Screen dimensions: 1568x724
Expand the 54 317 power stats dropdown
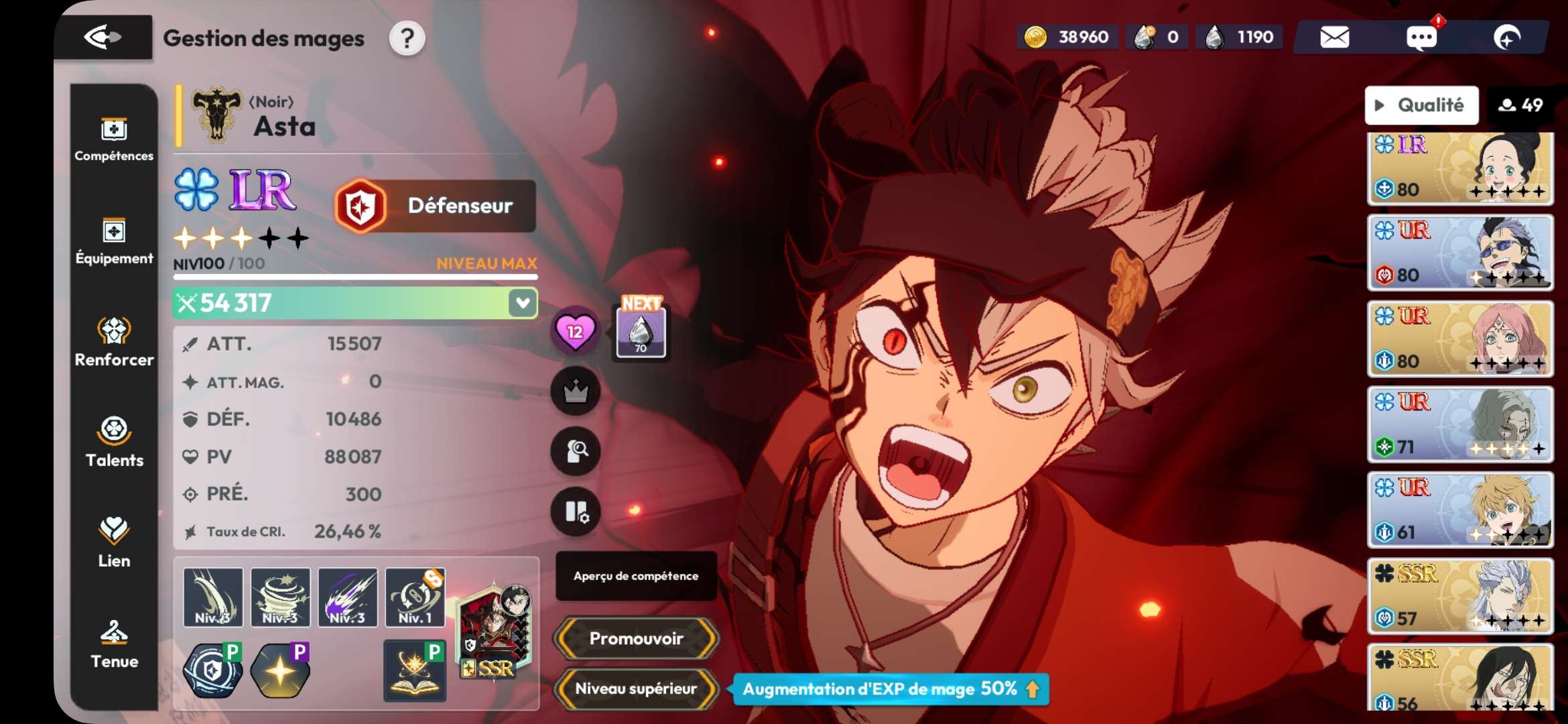522,303
